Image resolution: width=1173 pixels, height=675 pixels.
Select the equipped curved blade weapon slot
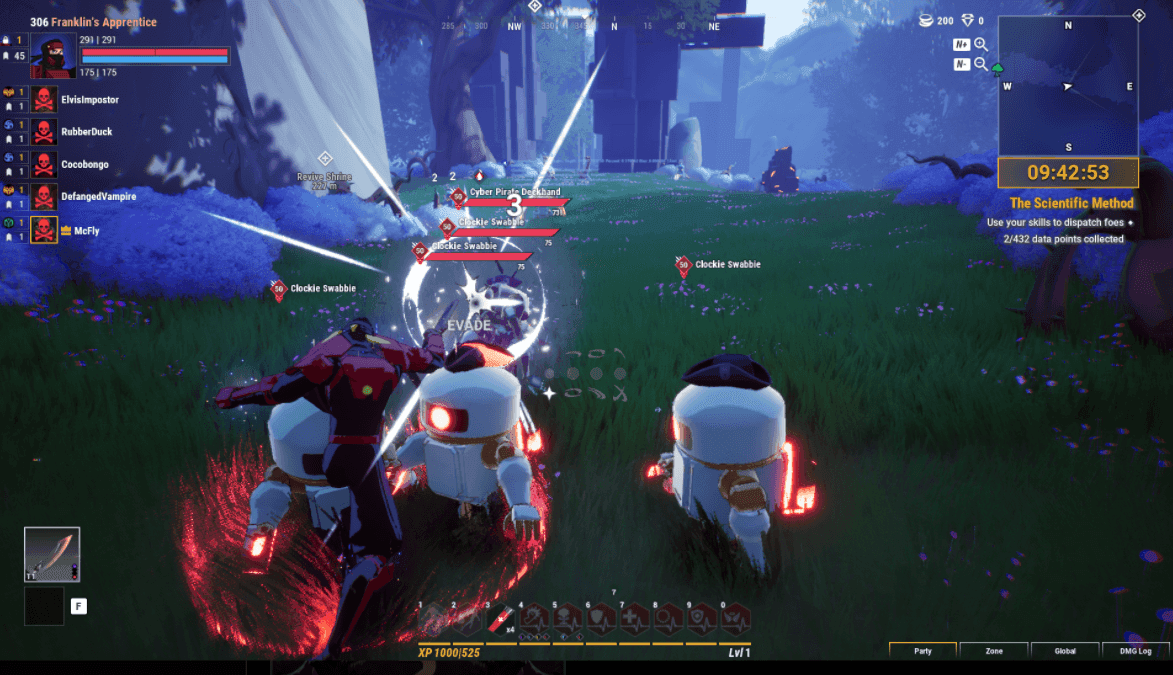(x=52, y=554)
